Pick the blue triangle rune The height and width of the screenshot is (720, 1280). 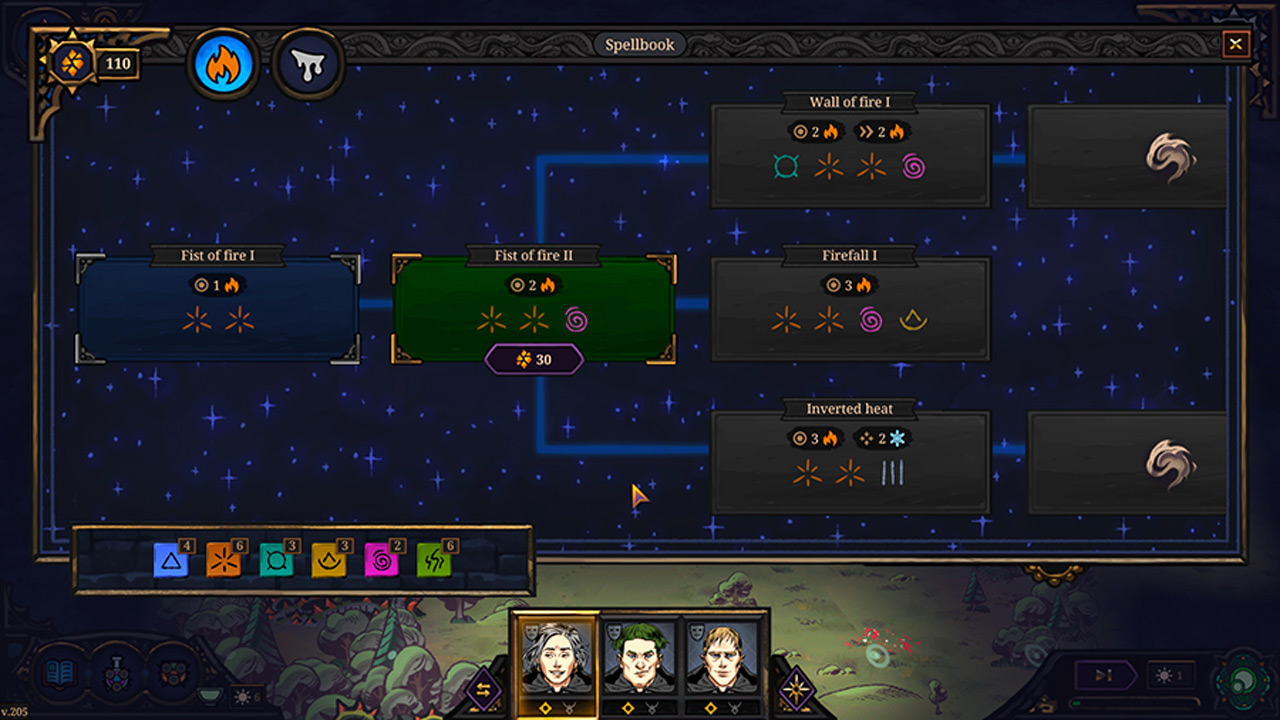click(171, 561)
